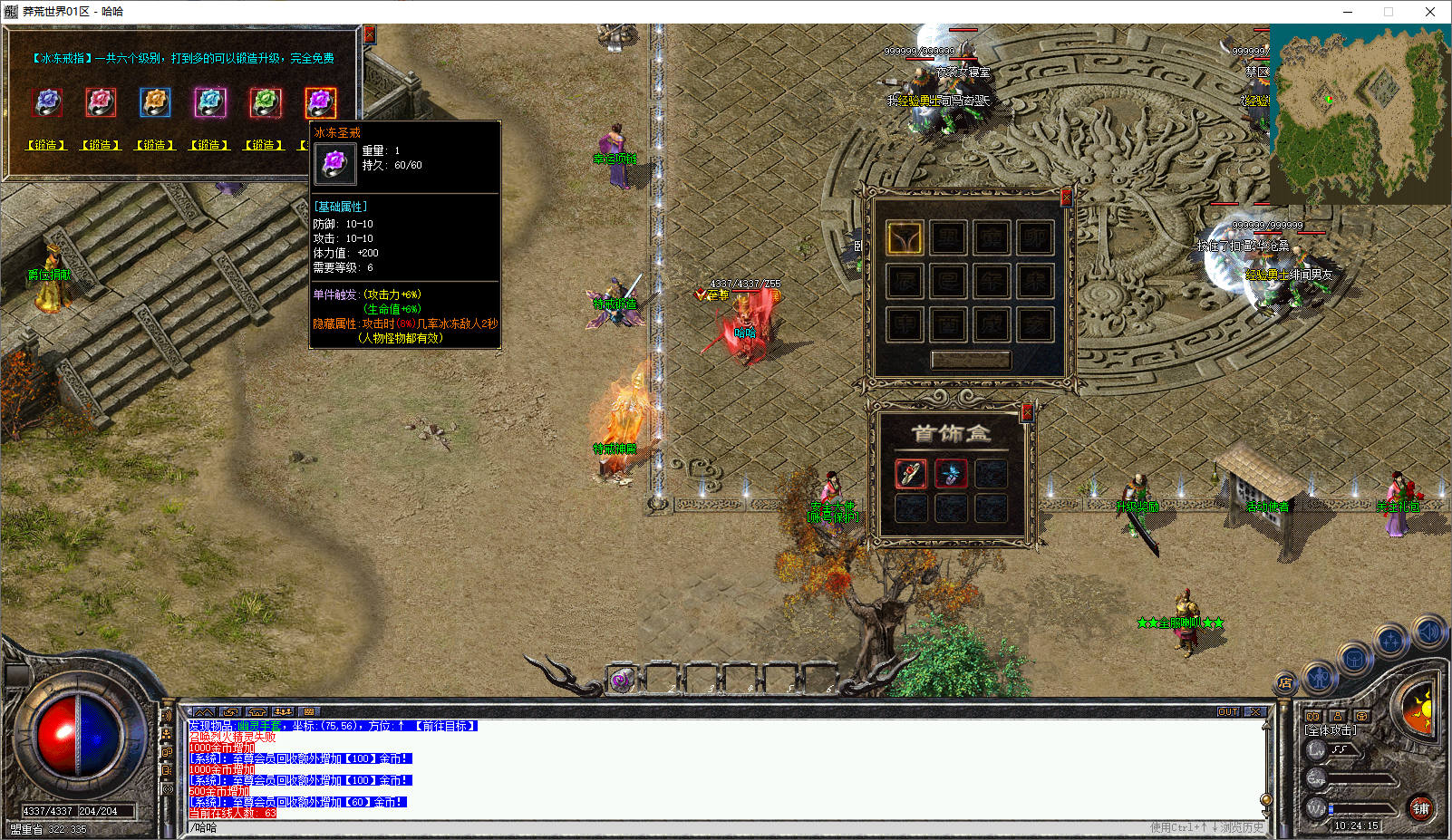Close the 首饰盒 jewelry box window

pos(1027,412)
